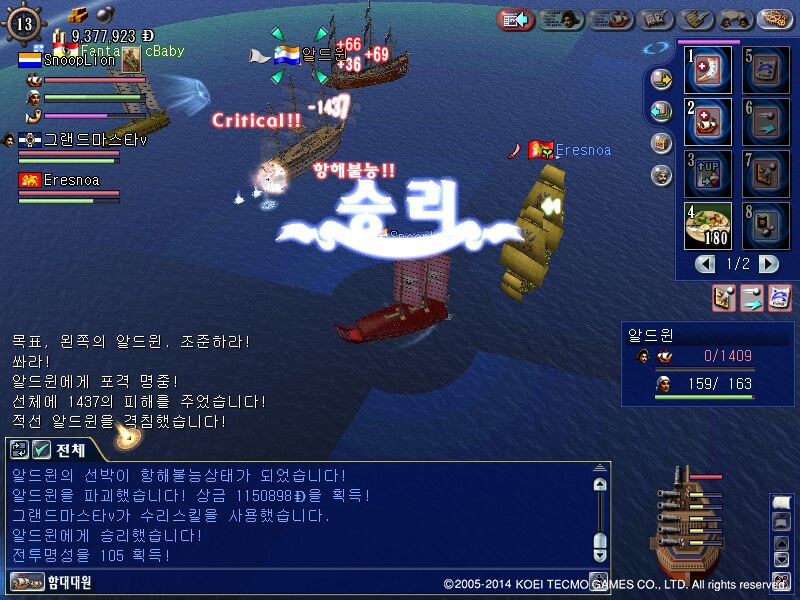Activate the UP boost skill in slot 3
This screenshot has height=600, width=800.
click(709, 174)
